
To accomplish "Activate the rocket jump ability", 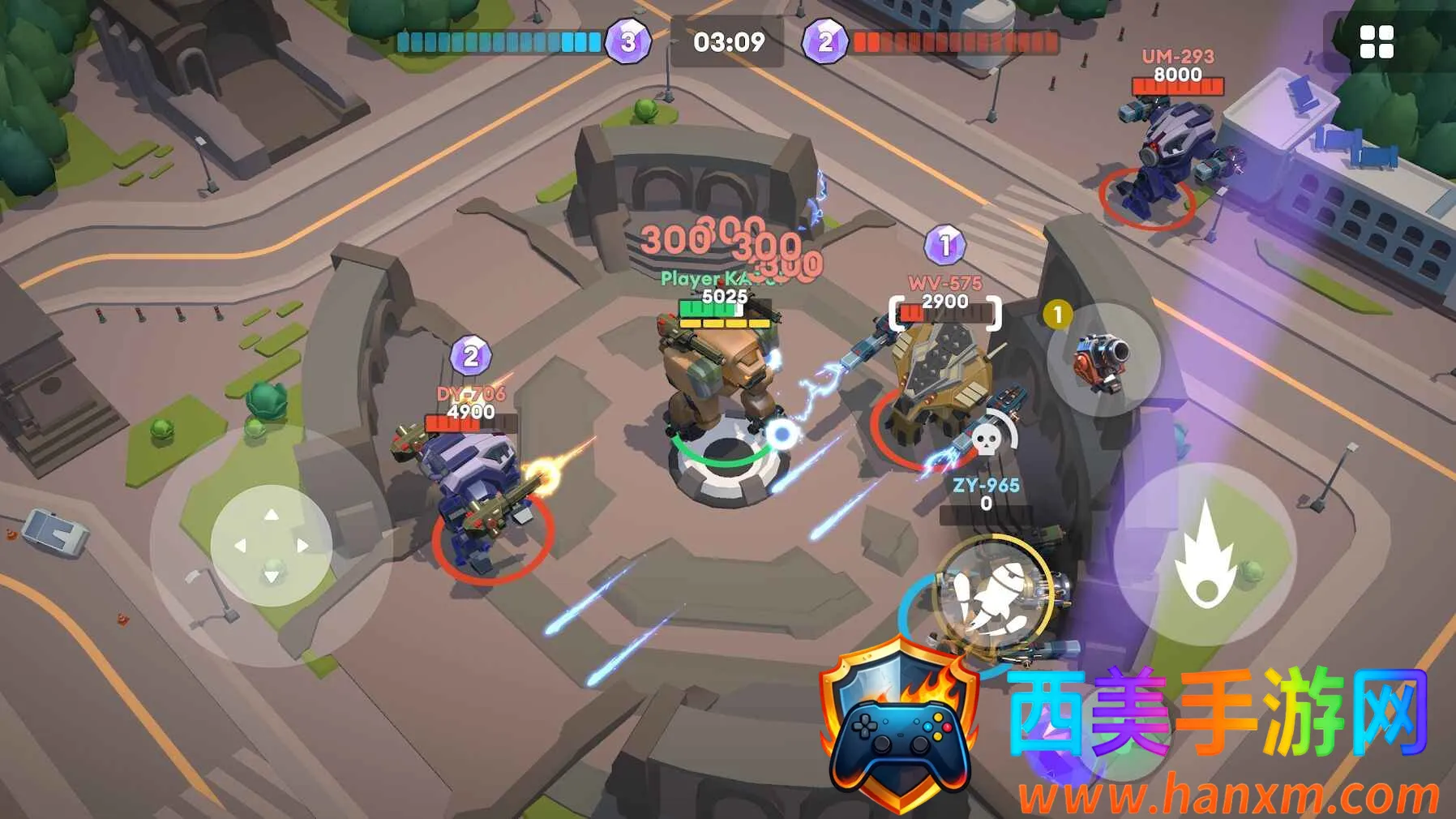I will point(993,594).
